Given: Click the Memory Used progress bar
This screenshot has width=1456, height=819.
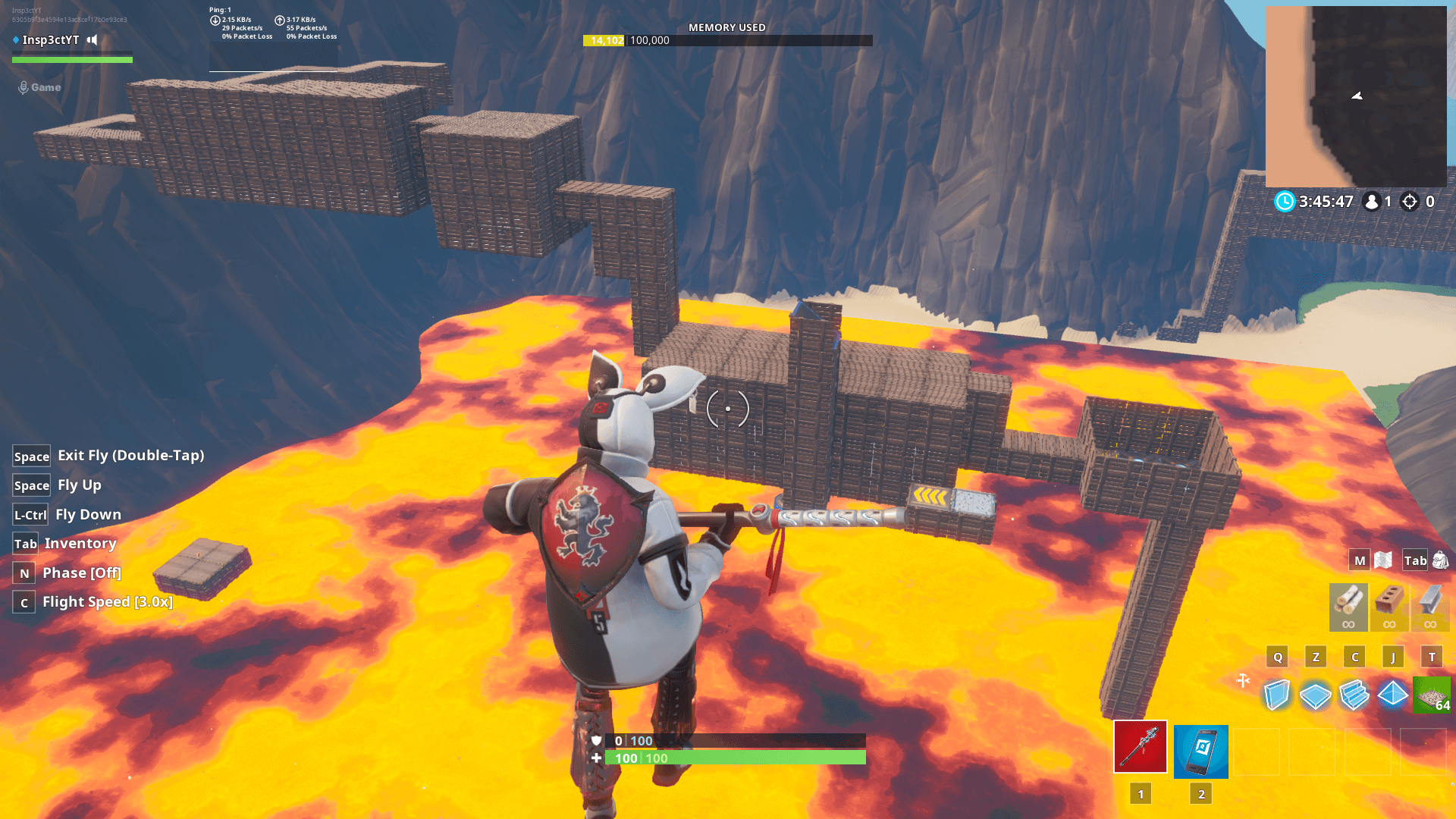Looking at the screenshot, I should tap(725, 40).
